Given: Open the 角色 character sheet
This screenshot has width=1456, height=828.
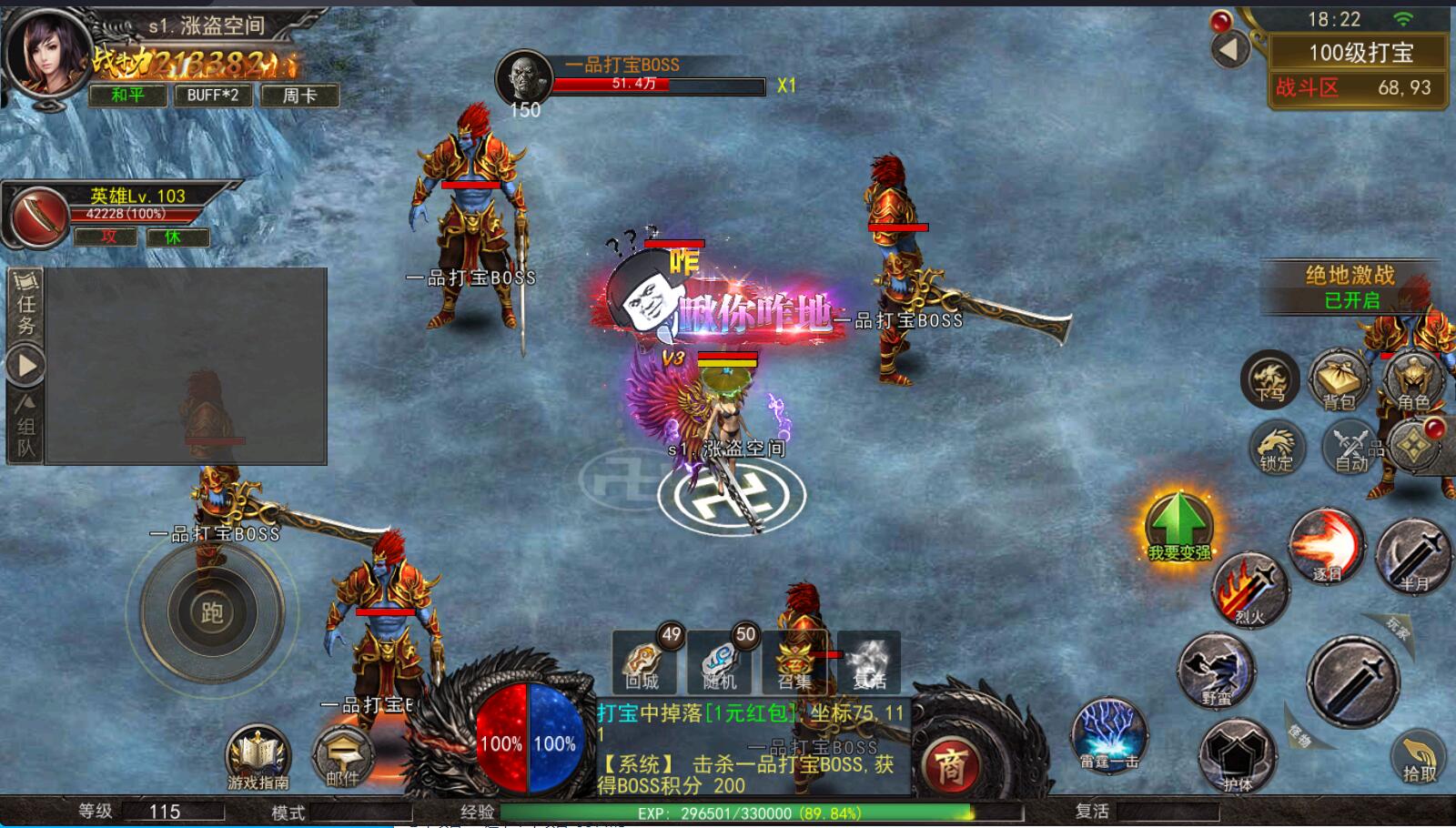Looking at the screenshot, I should point(1412,380).
